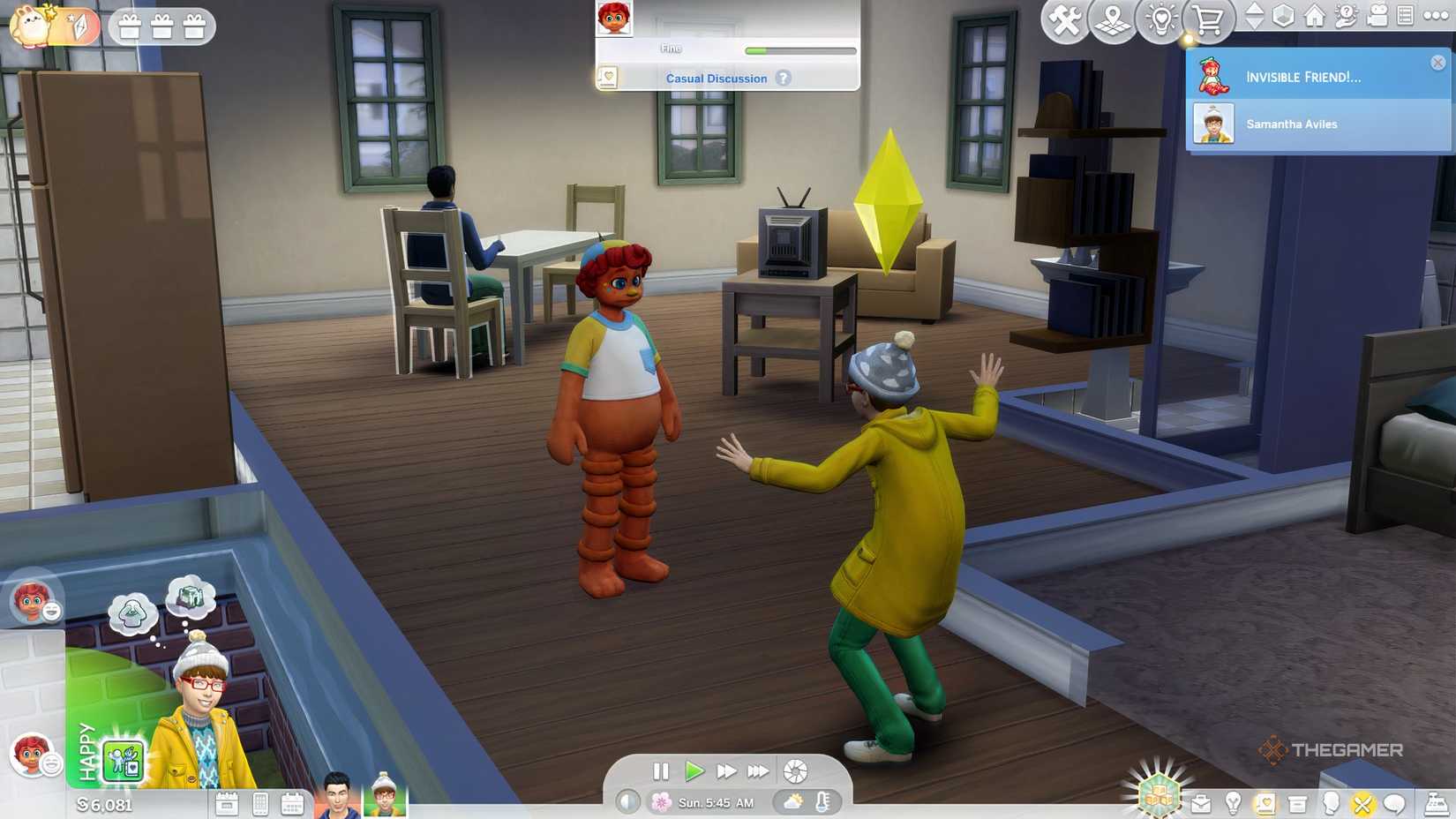This screenshot has width=1456, height=819.
Task: Select Samantha Aviles in the notification panel
Action: point(1294,124)
